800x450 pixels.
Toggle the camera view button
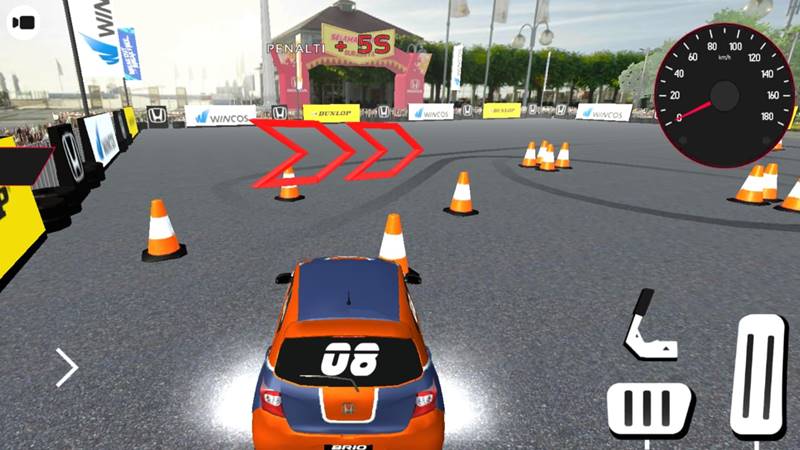point(23,22)
